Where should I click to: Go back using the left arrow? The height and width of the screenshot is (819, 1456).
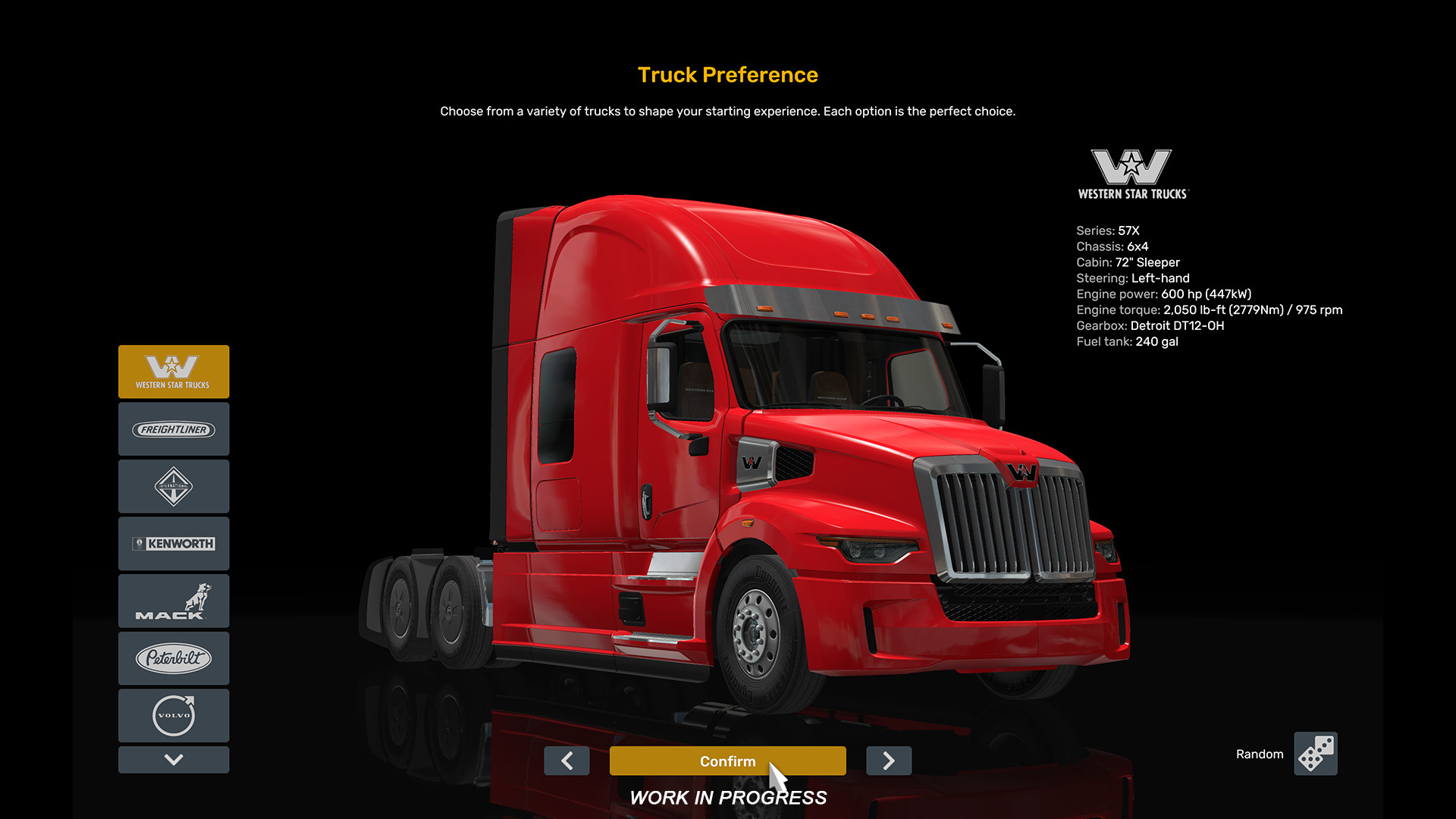[567, 761]
